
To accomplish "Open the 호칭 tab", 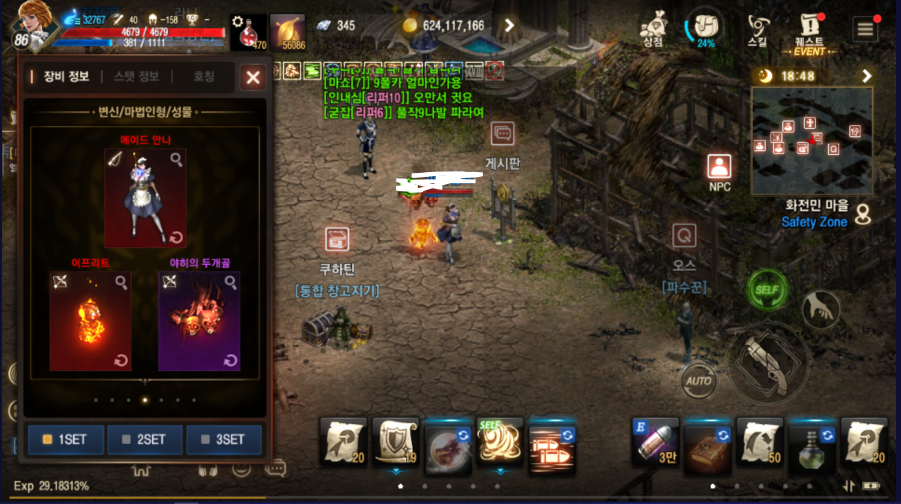I will [203, 77].
